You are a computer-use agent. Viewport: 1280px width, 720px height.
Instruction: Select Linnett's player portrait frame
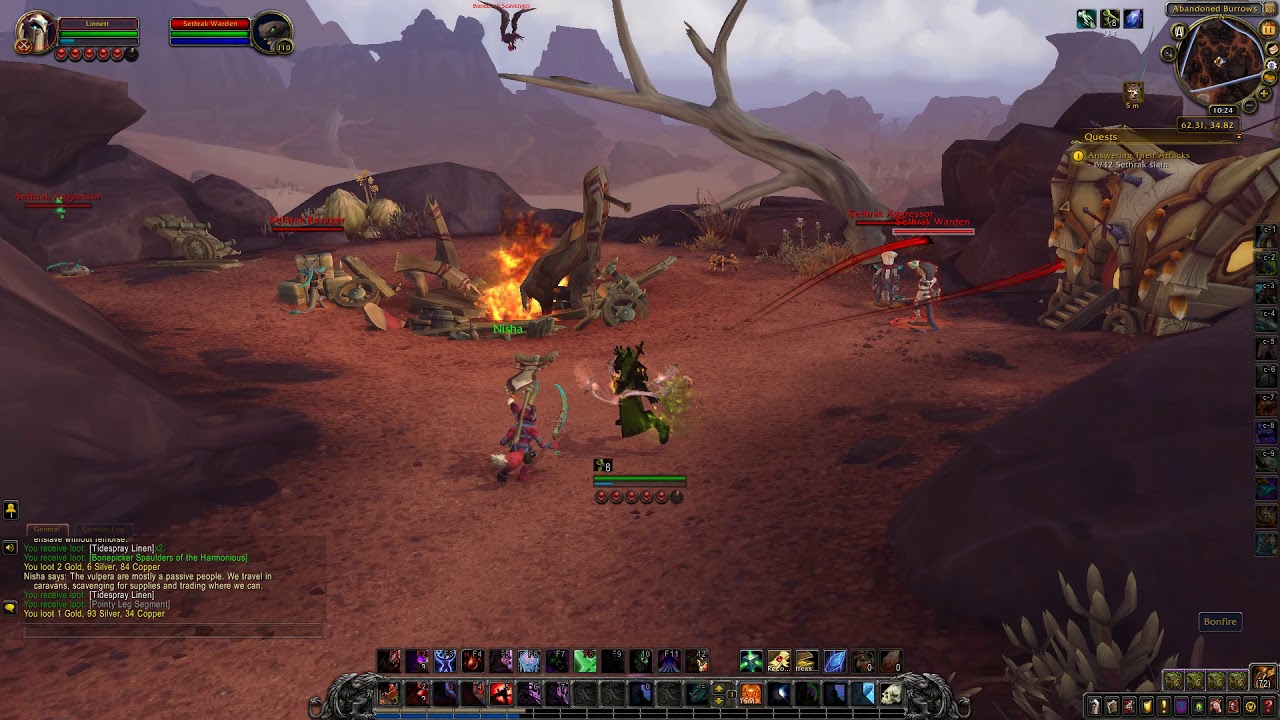click(x=38, y=33)
